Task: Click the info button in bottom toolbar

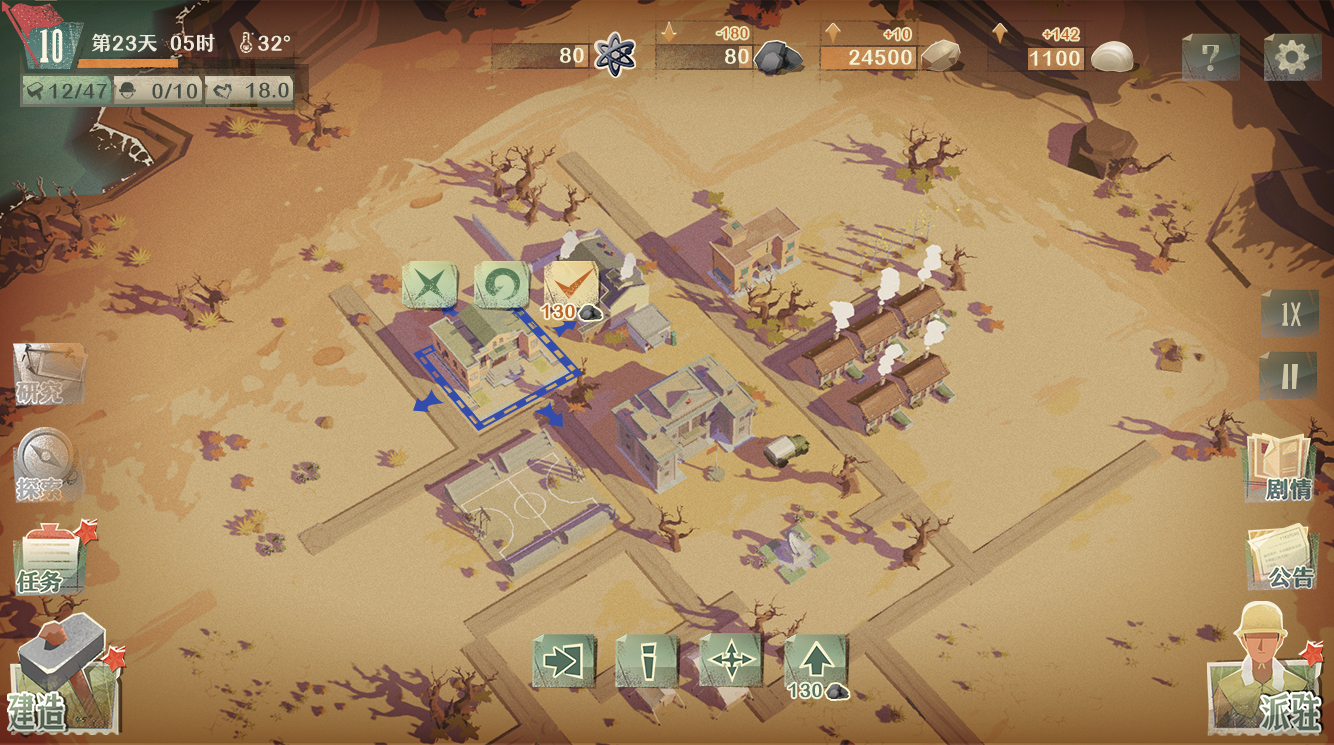Action: point(647,661)
